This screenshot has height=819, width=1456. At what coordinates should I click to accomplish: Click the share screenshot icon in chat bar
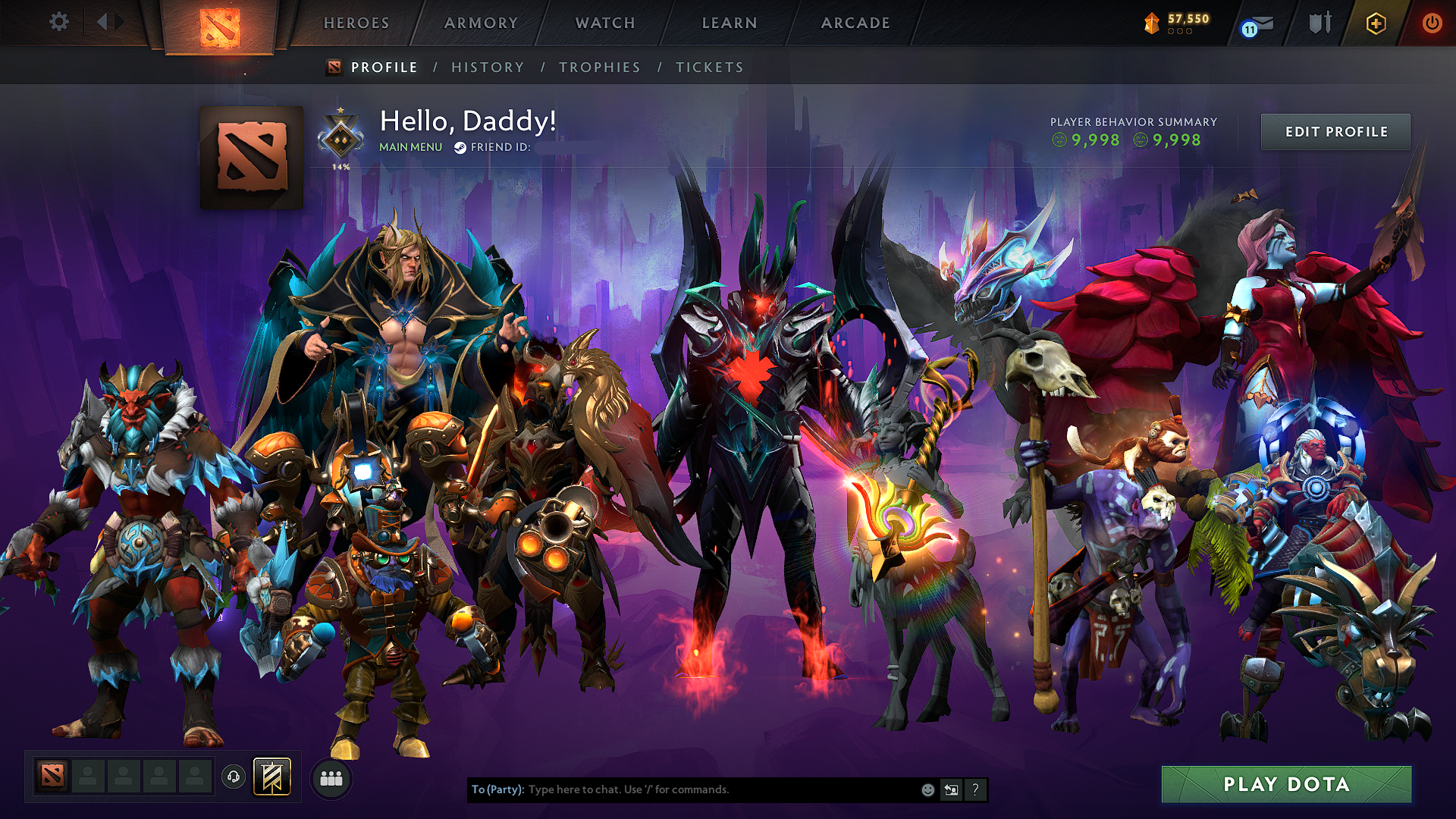(951, 789)
